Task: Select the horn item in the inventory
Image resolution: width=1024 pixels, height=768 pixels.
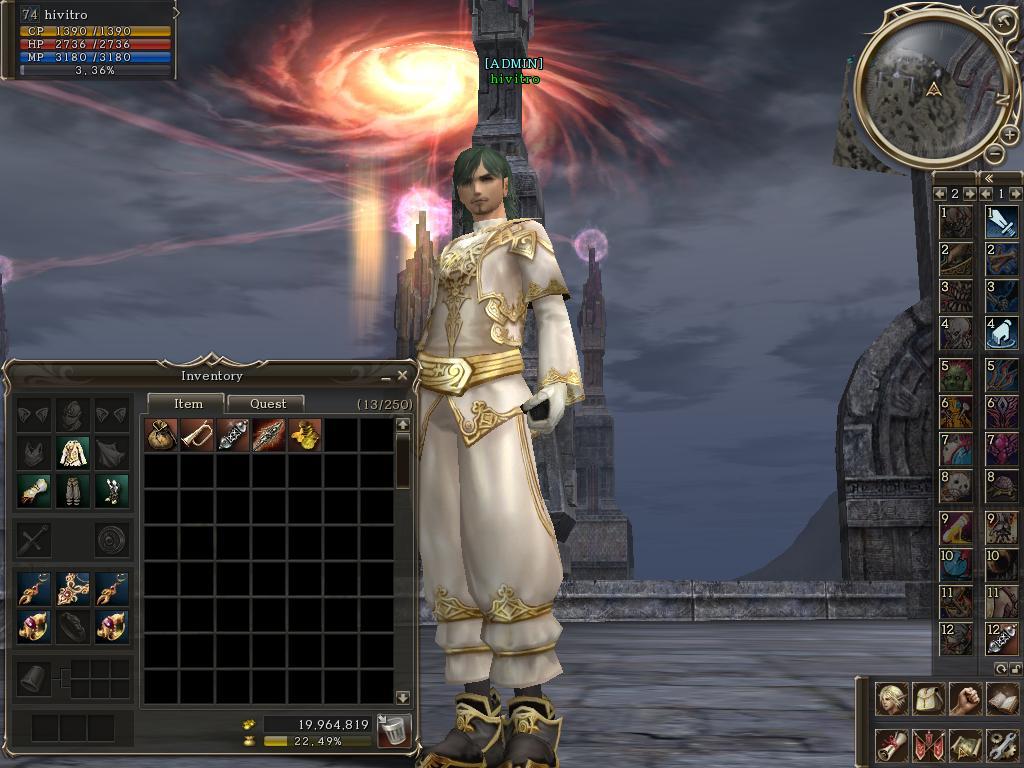Action: point(197,435)
